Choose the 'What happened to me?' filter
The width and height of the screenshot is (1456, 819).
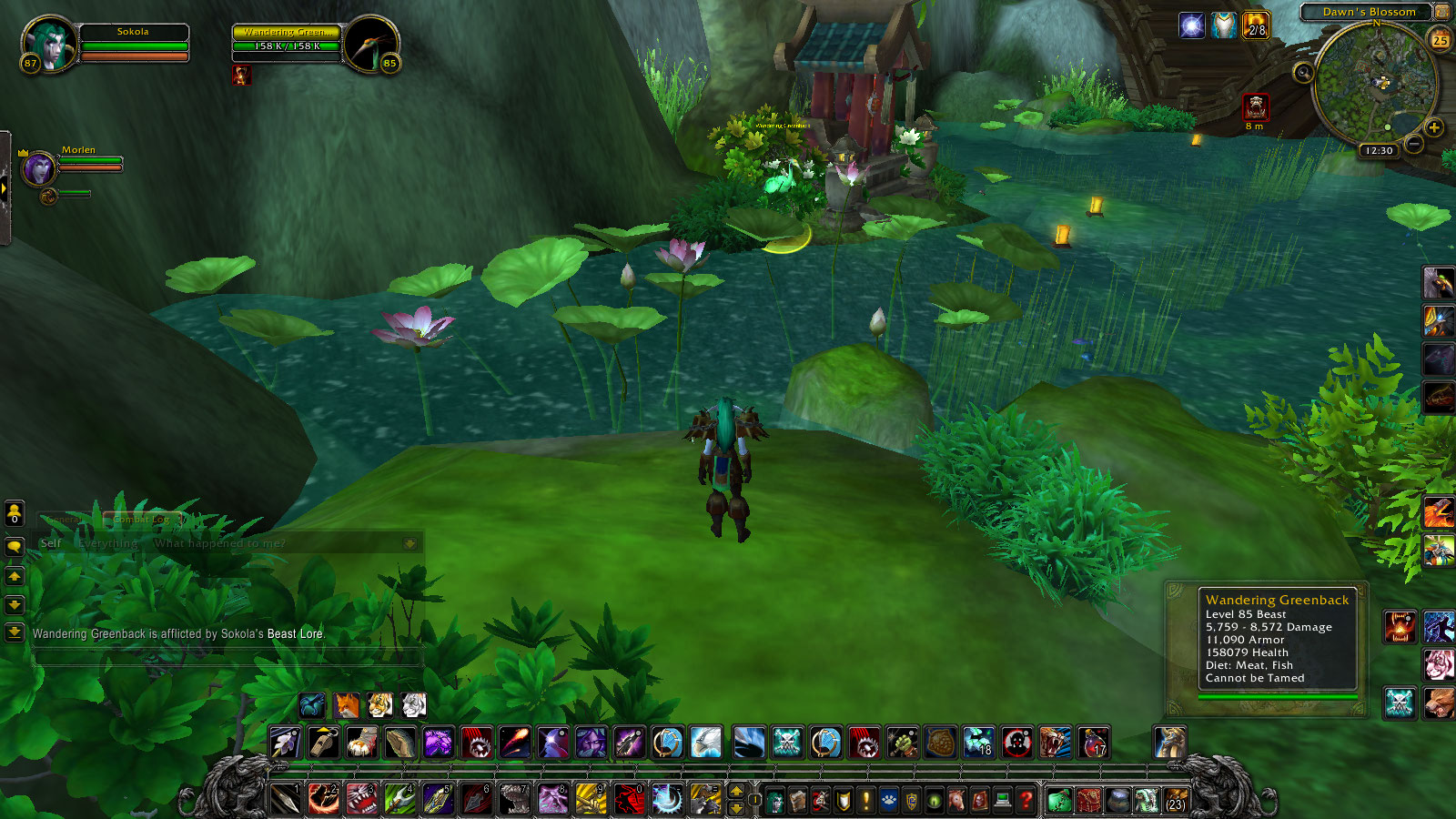click(219, 543)
